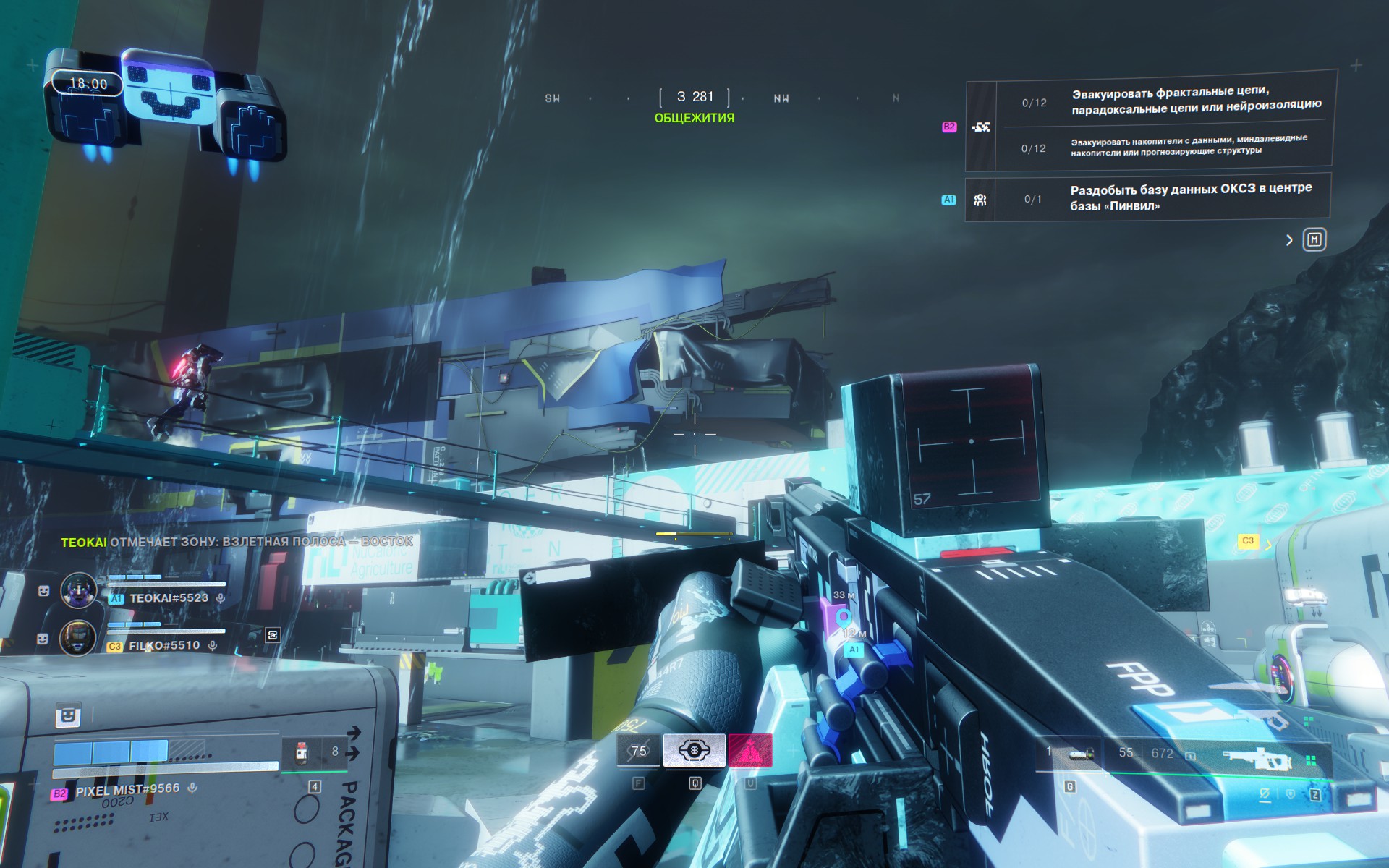
Task: Toggle microphone icon next to PIXEL MIST#9566
Action: pyautogui.click(x=192, y=788)
